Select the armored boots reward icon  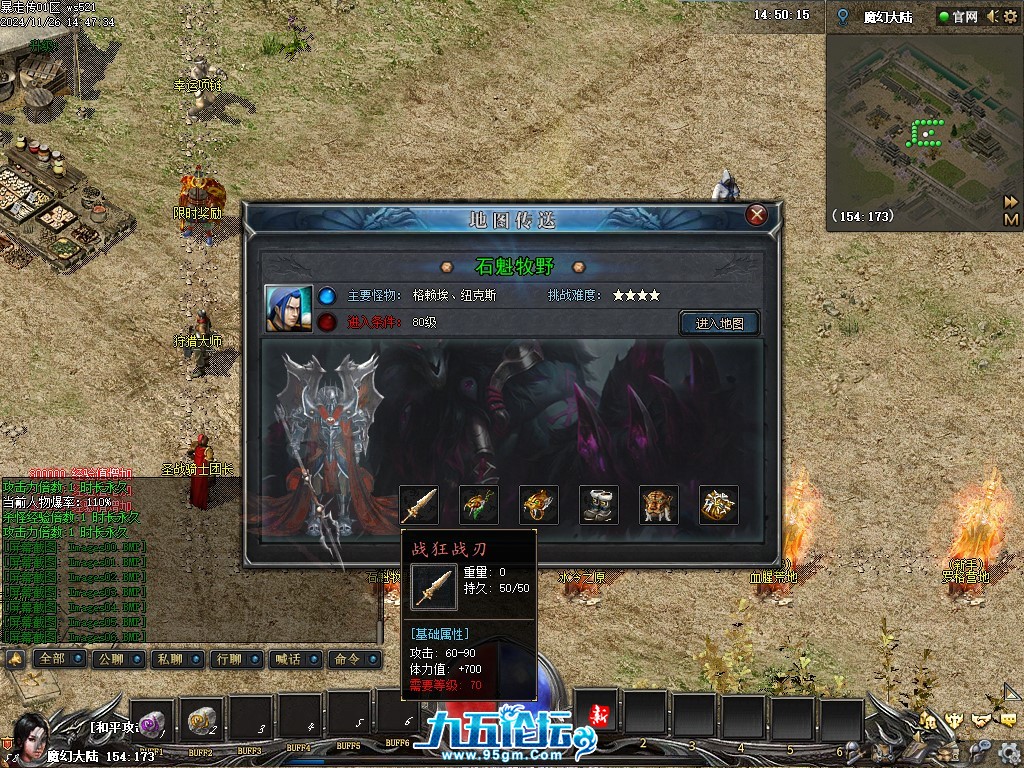point(599,505)
